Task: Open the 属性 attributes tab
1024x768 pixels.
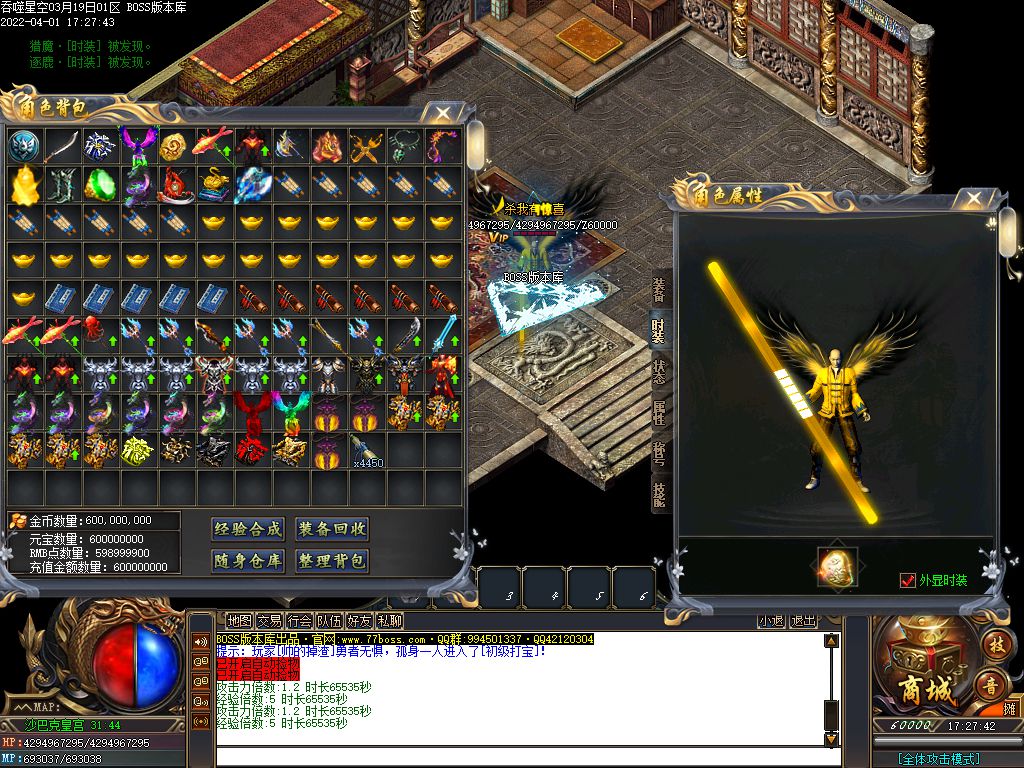Action: tap(659, 411)
